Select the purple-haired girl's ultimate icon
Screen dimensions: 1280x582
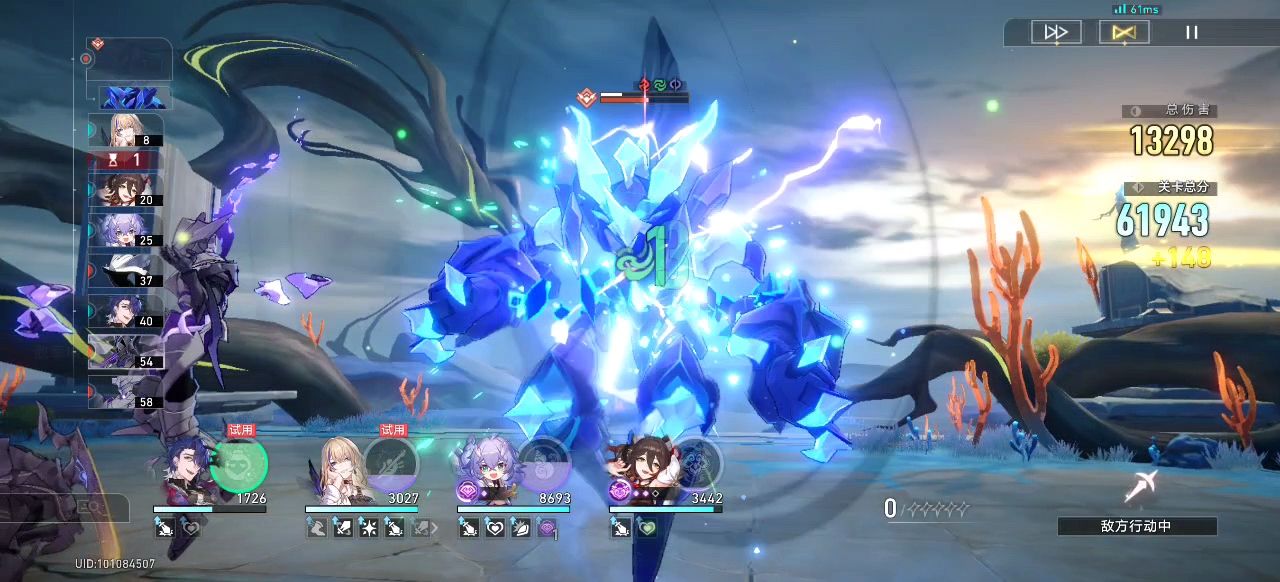pos(543,465)
